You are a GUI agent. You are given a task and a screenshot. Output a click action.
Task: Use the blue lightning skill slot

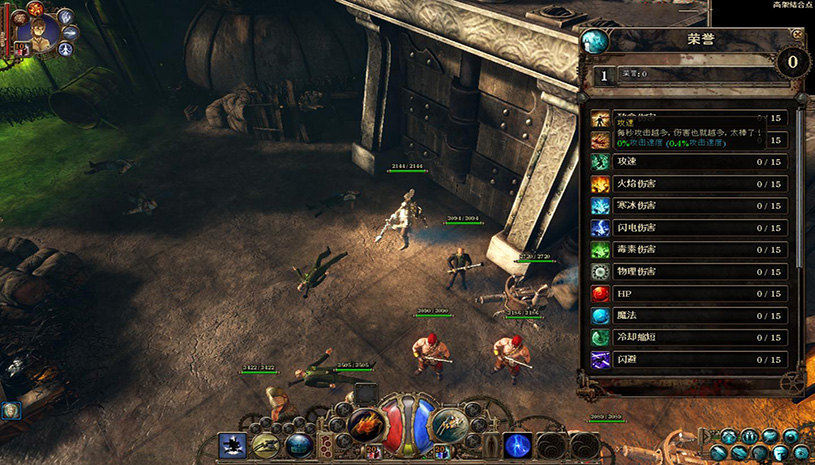[517, 445]
